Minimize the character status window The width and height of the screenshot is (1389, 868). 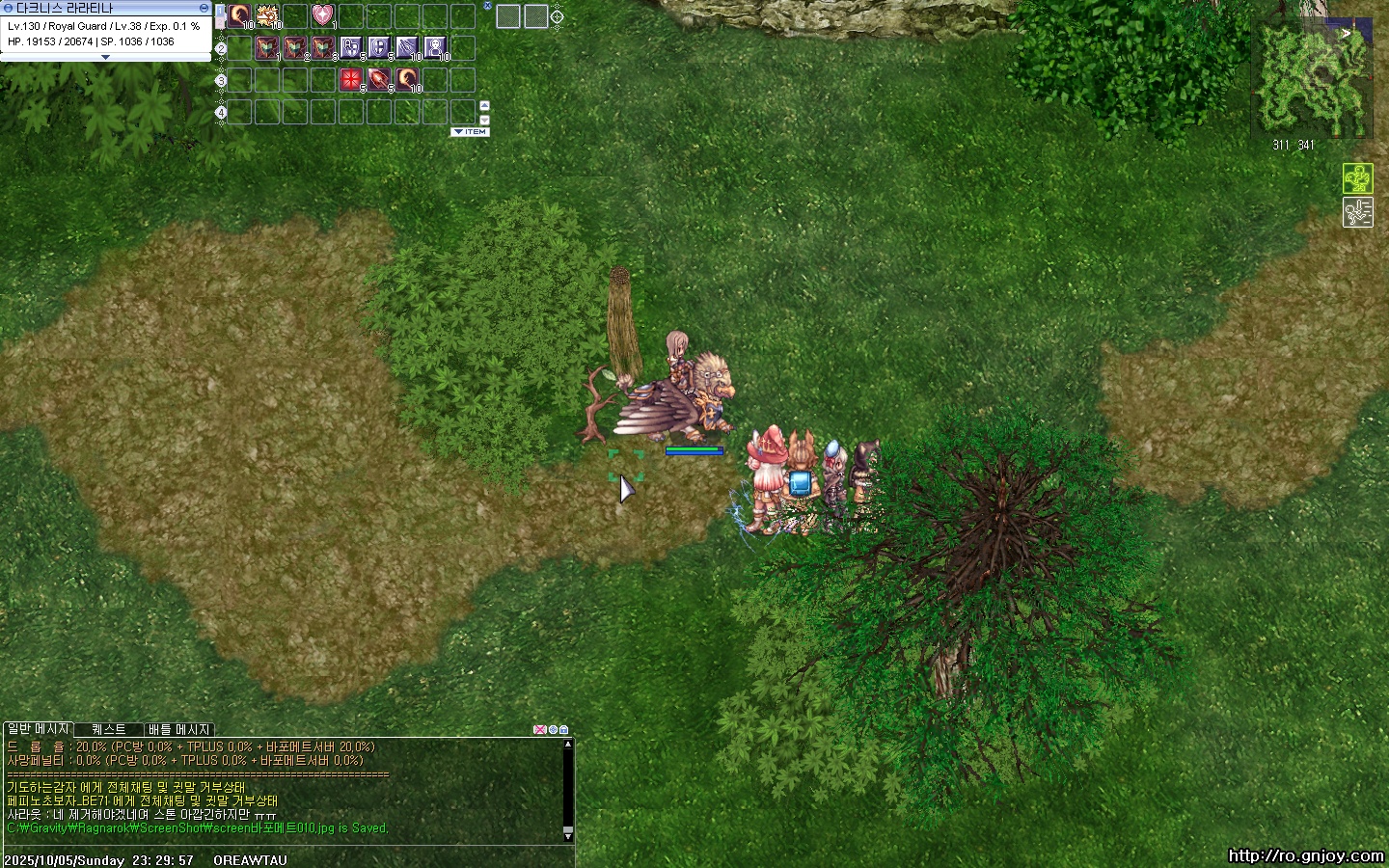click(204, 8)
